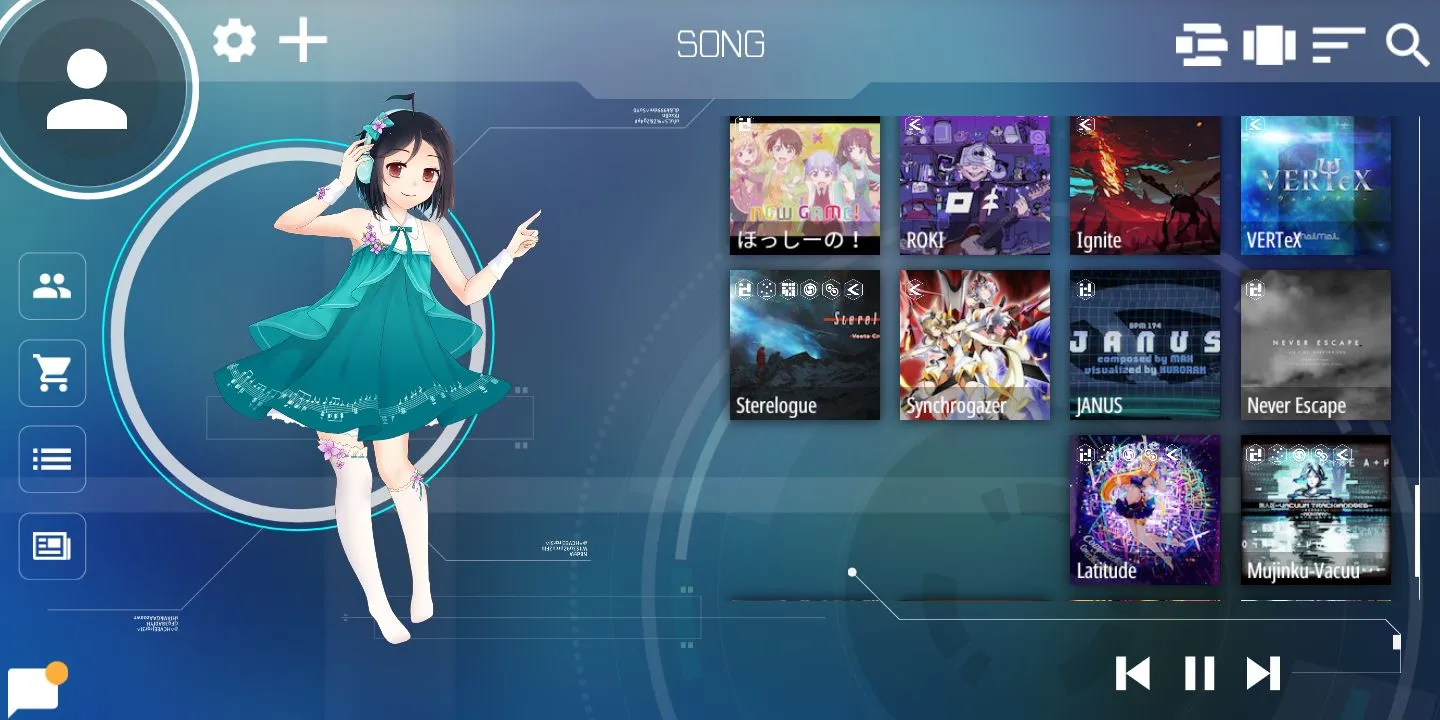Open the sort lines menu
Image resolution: width=1440 pixels, height=720 pixels.
click(1339, 46)
